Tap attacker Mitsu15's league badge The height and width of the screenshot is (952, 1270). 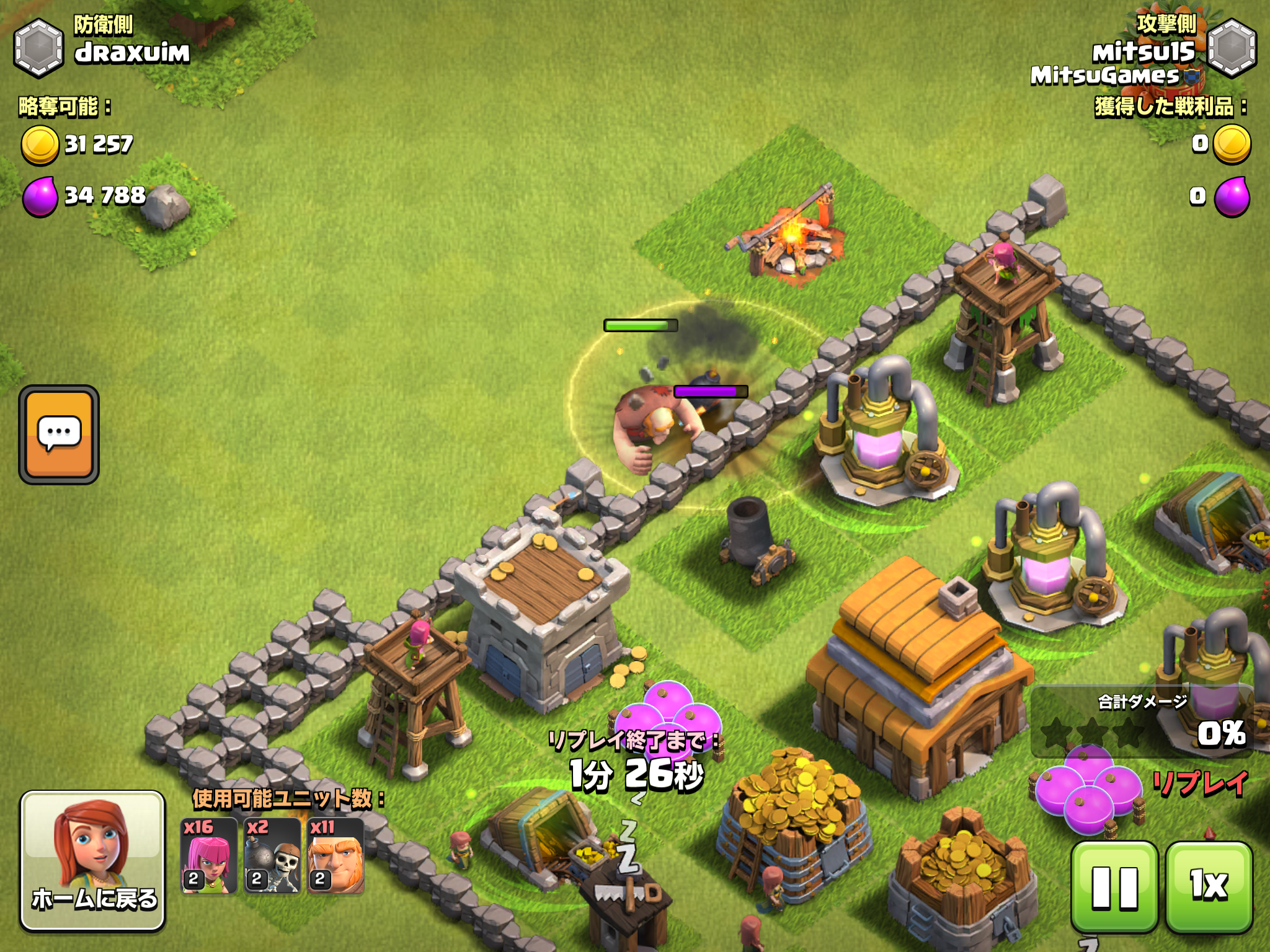pyautogui.click(x=1232, y=48)
